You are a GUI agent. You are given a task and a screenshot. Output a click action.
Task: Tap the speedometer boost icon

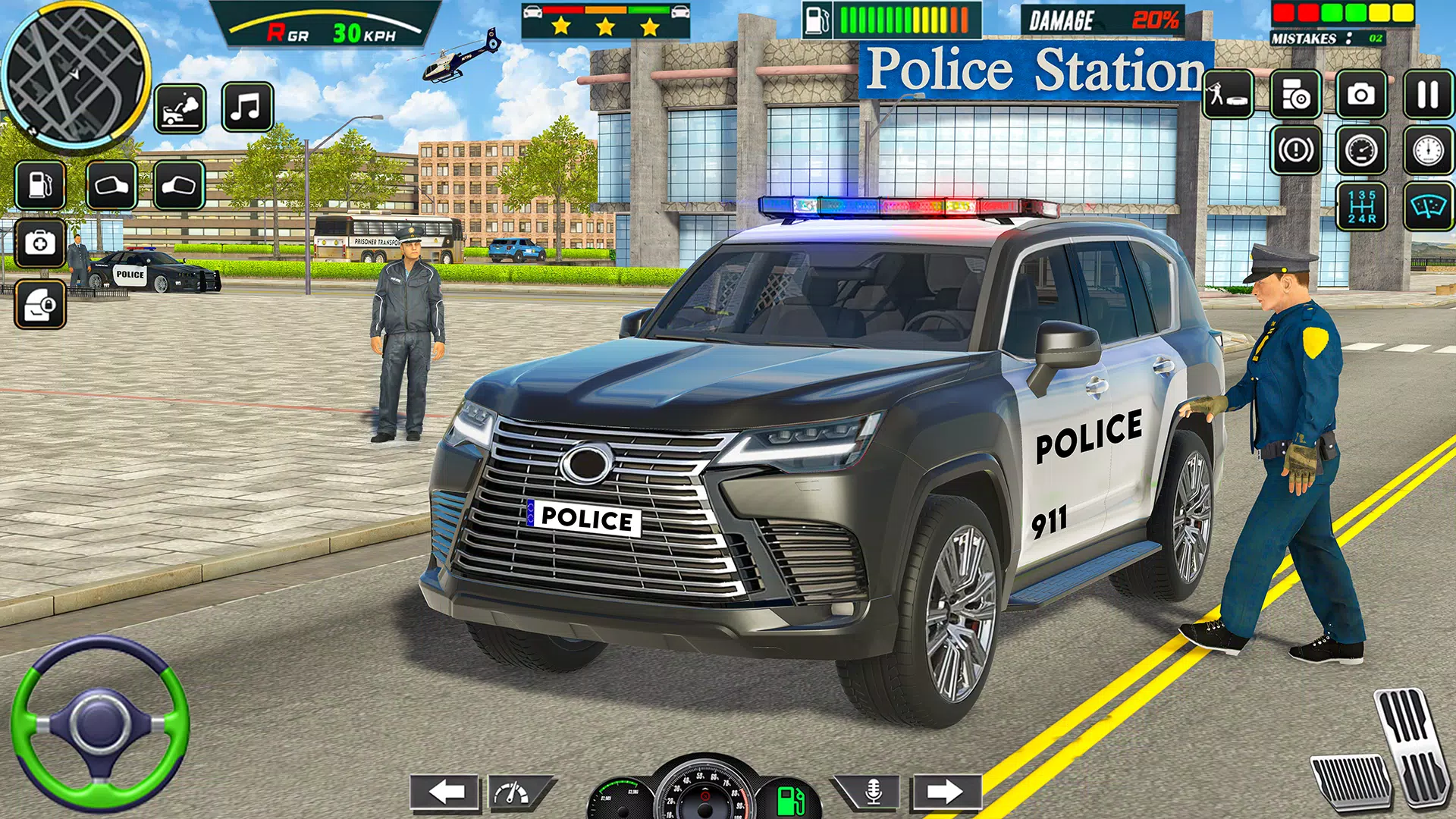[1362, 150]
